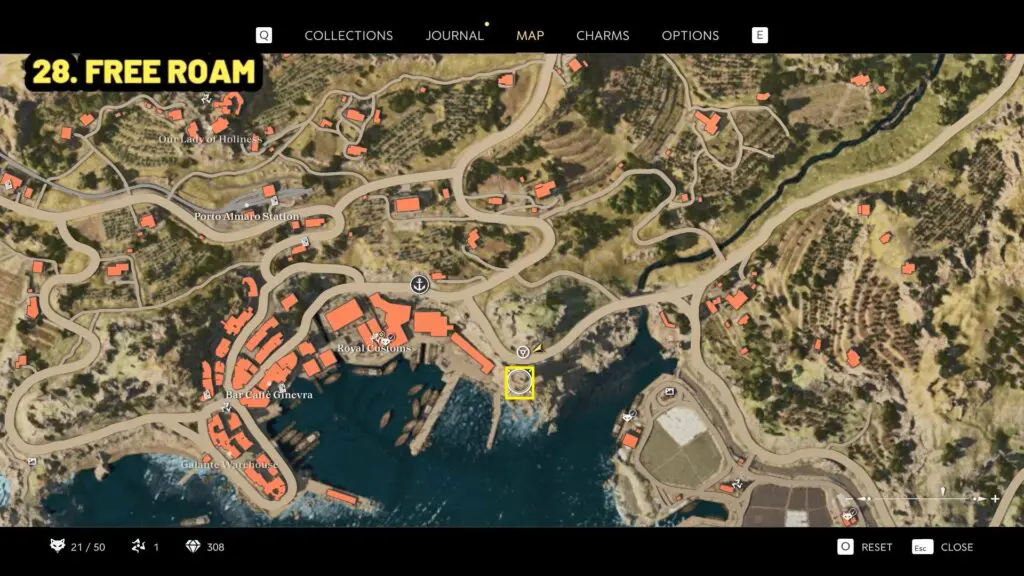This screenshot has height=576, width=1024.
Task: Reset the map view
Action: [866, 547]
